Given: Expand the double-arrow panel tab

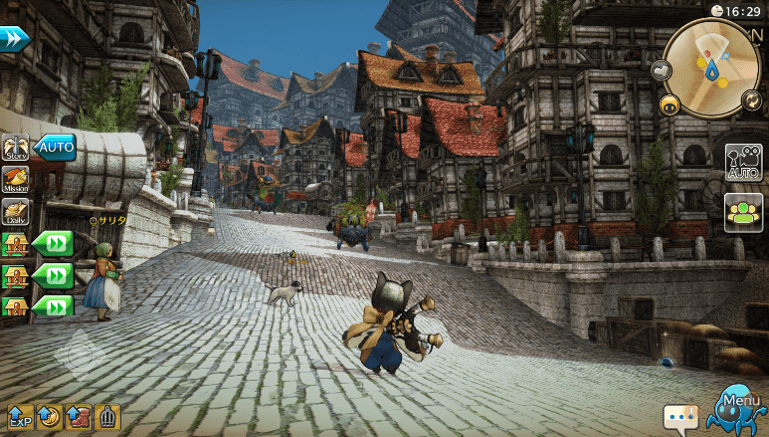Looking at the screenshot, I should pyautogui.click(x=14, y=38).
